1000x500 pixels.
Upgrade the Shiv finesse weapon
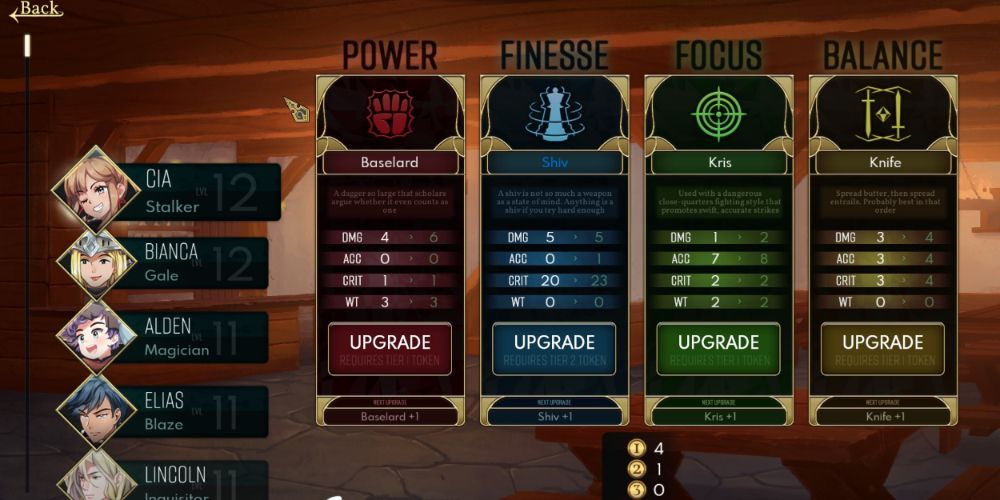point(554,349)
